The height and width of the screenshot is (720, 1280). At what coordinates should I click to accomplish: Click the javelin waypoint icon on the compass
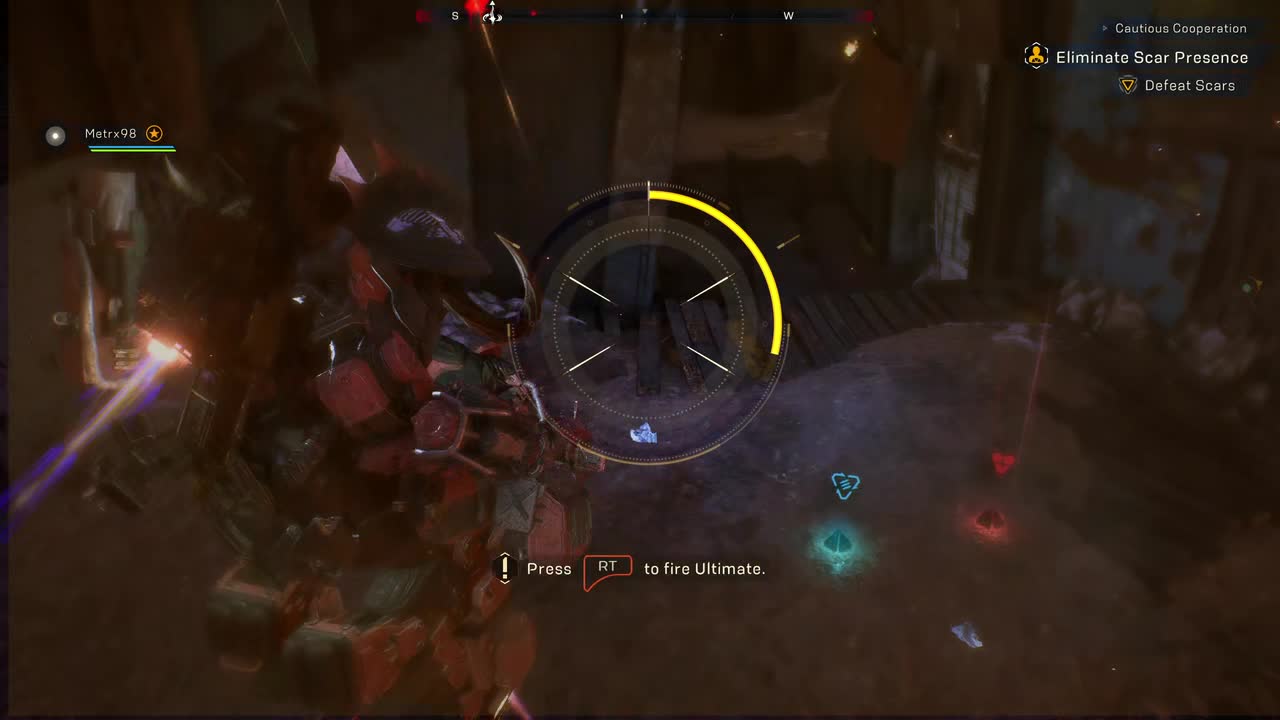pos(491,15)
